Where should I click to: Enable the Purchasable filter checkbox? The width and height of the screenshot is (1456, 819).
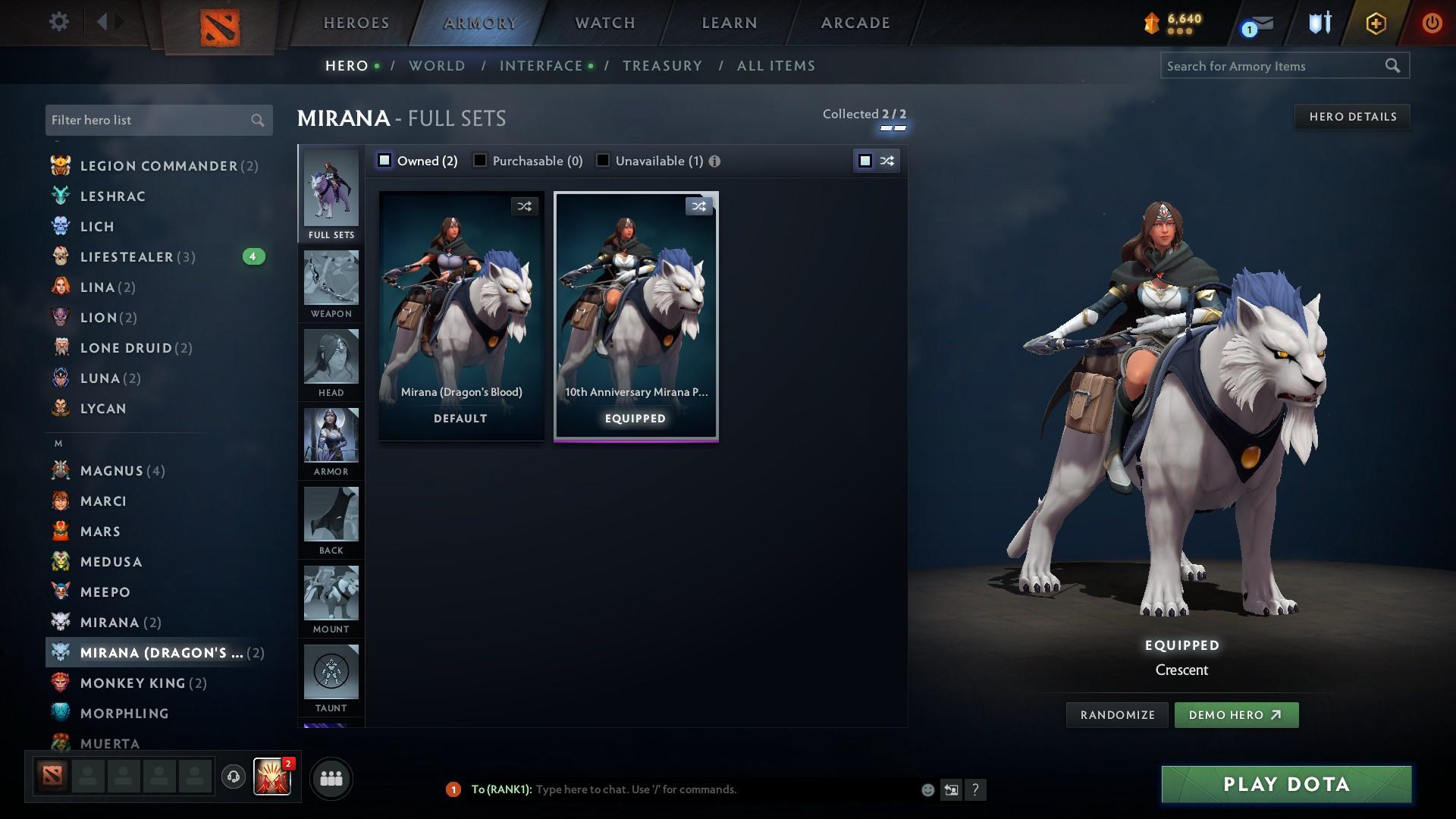pos(480,160)
